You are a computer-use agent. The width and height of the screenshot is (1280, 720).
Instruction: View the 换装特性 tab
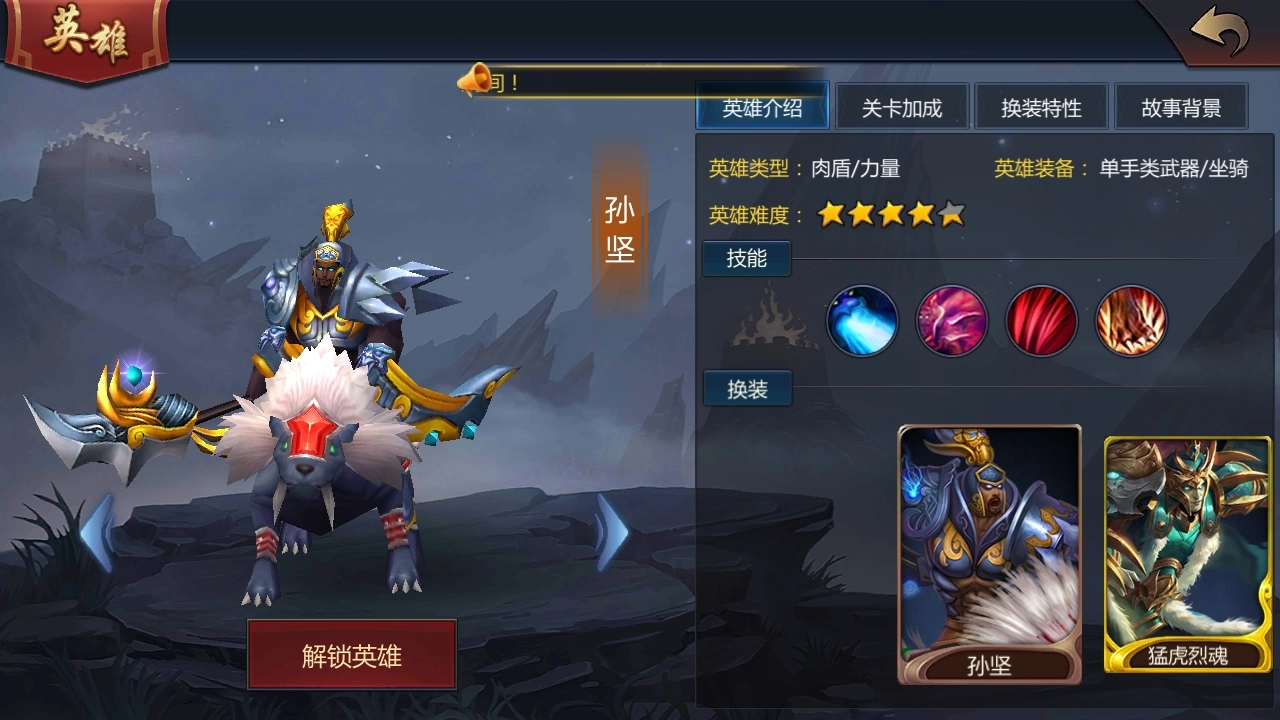click(x=1041, y=106)
